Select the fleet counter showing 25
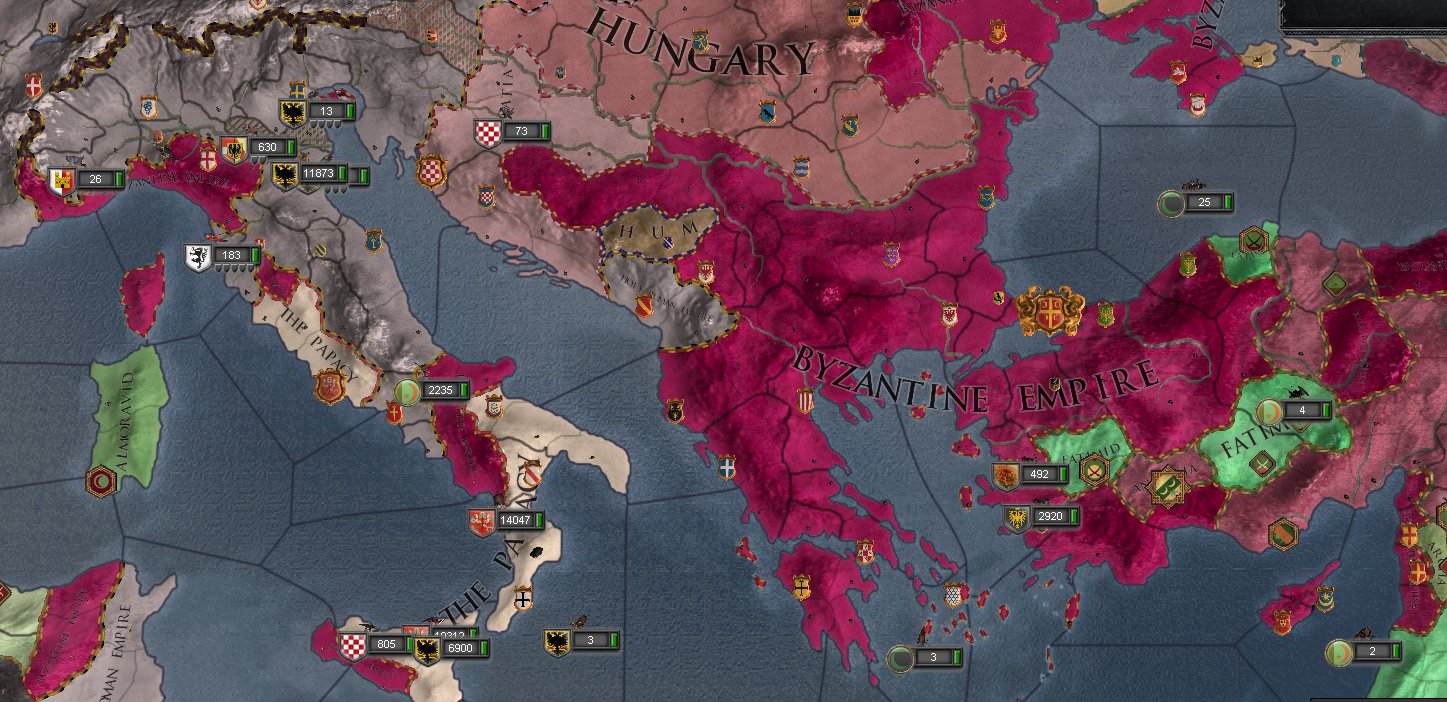Screen dimensions: 1447x702 click(x=1204, y=203)
